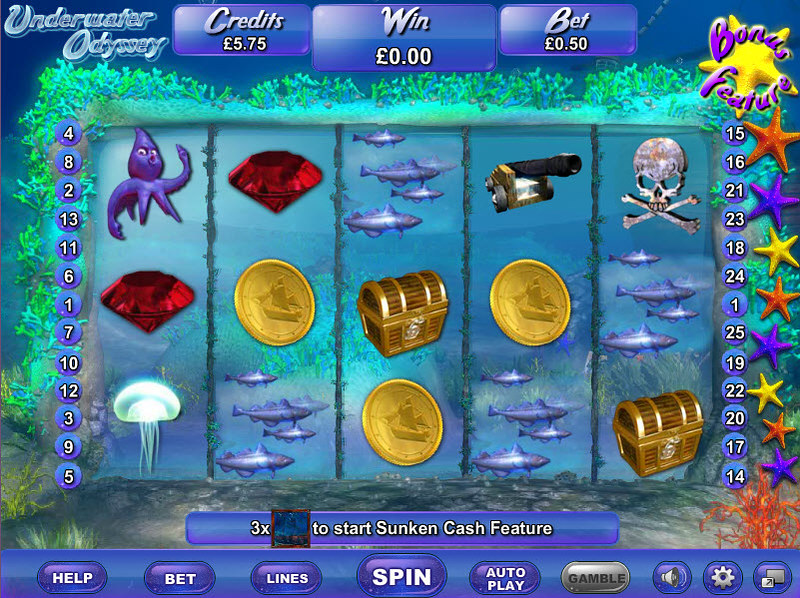Open settings via the gear icon
800x598 pixels.
tap(720, 577)
